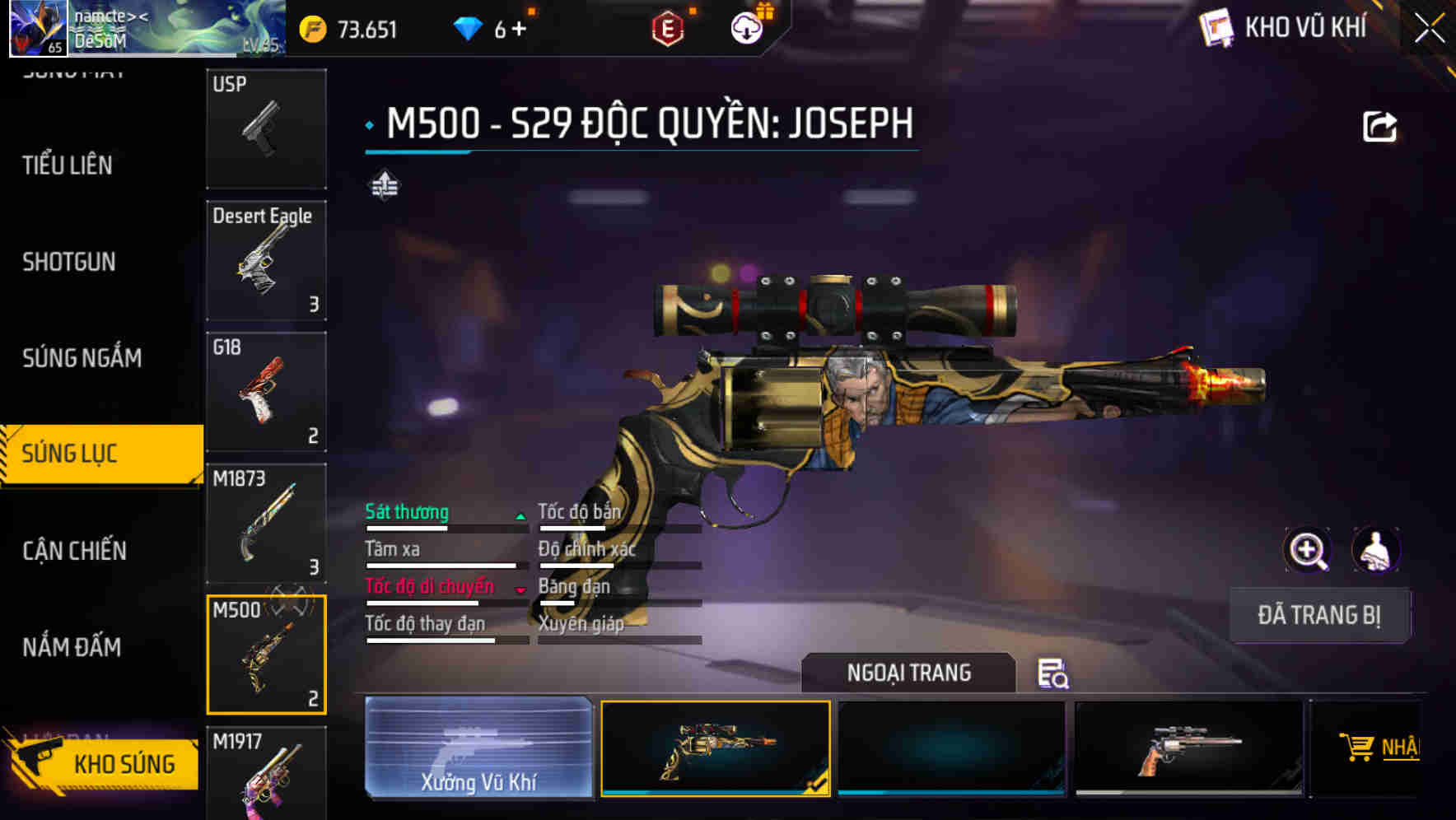The image size is (1456, 820).
Task: Click the share weapon icon
Action: pos(1379,125)
